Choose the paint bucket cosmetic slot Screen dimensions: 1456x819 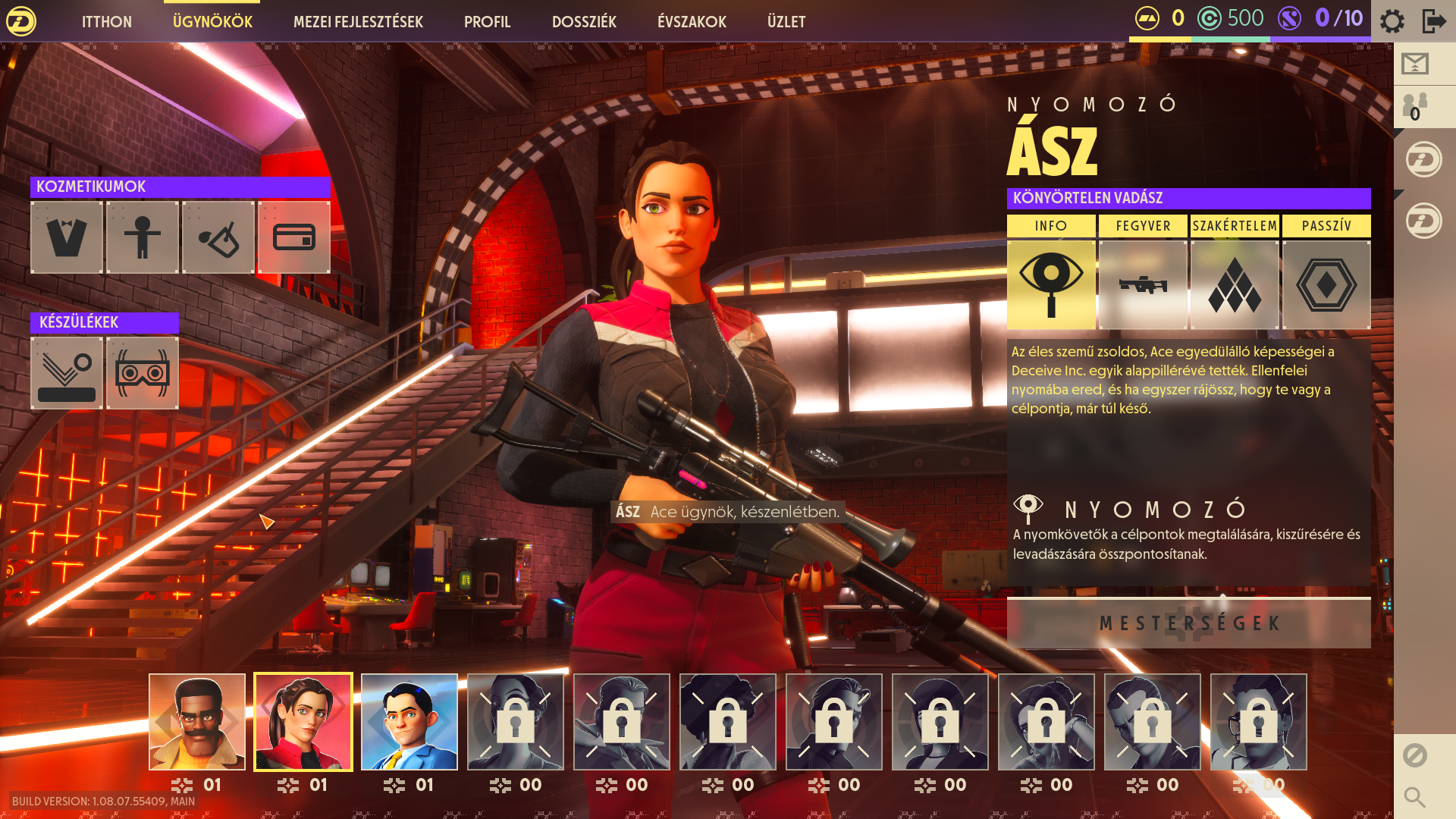(218, 237)
